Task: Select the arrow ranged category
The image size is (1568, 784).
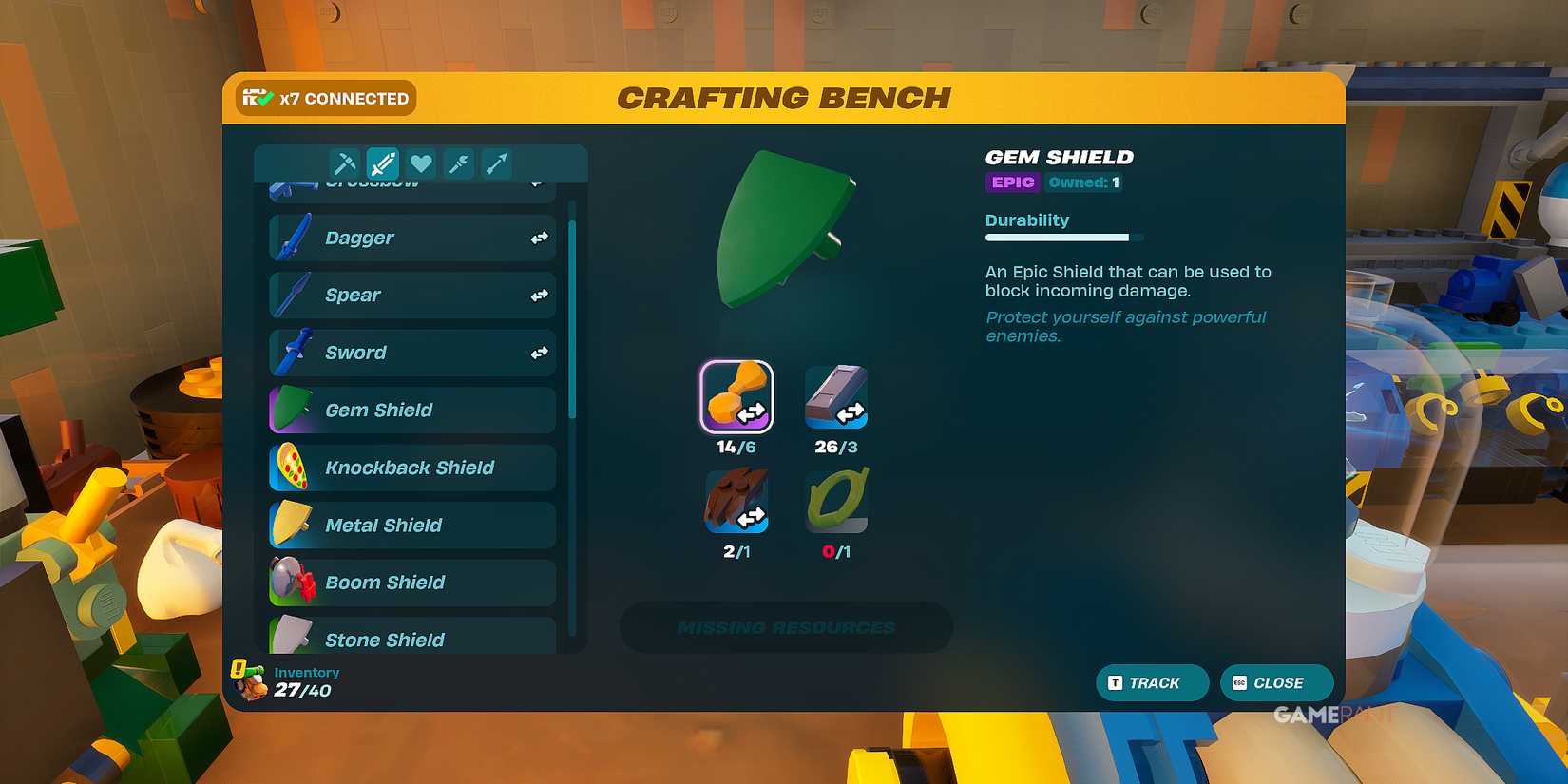Action: (x=495, y=163)
